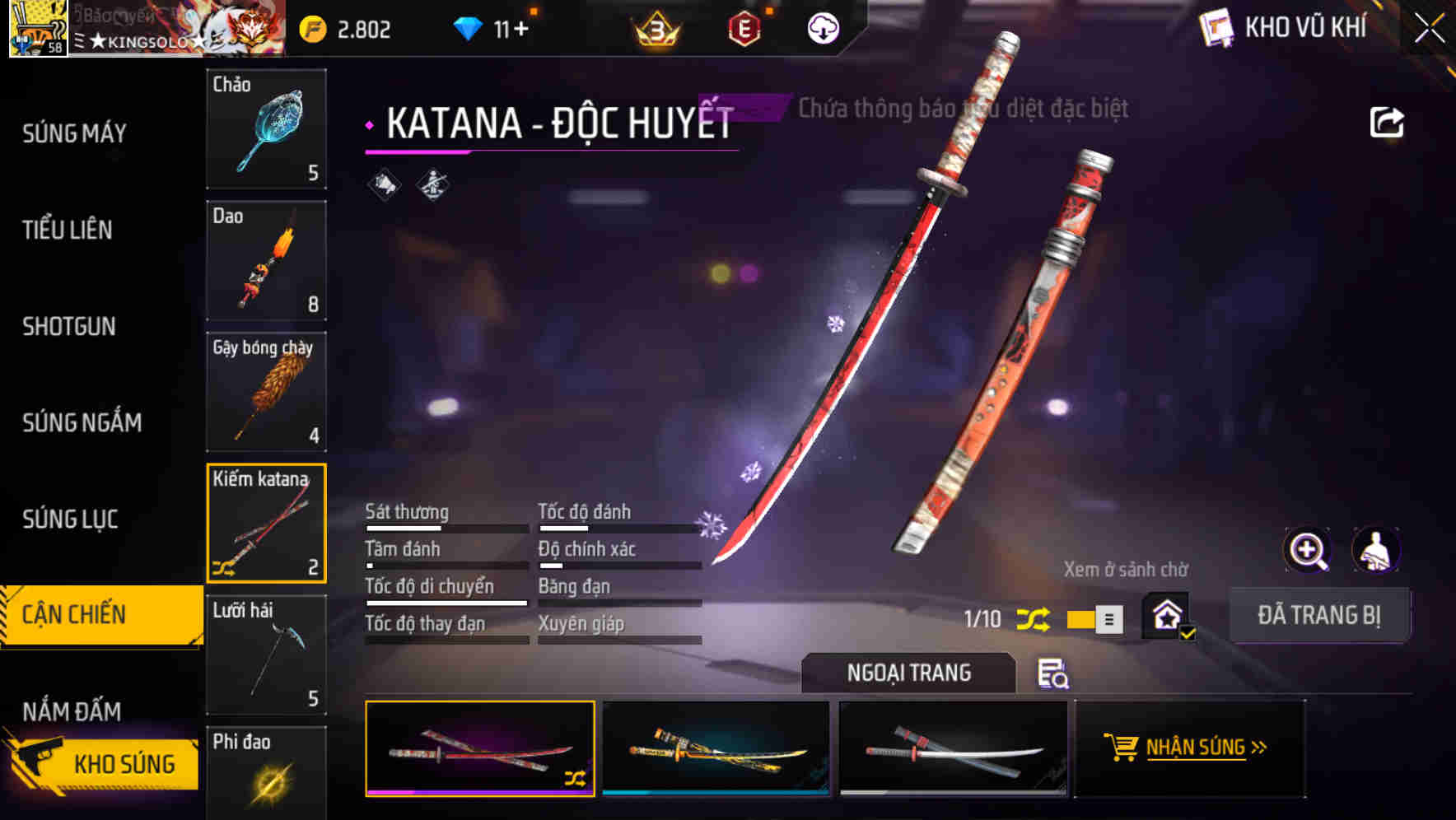Click the Đã Trang Bị button
Viewport: 1456px width, 820px height.
click(x=1319, y=615)
